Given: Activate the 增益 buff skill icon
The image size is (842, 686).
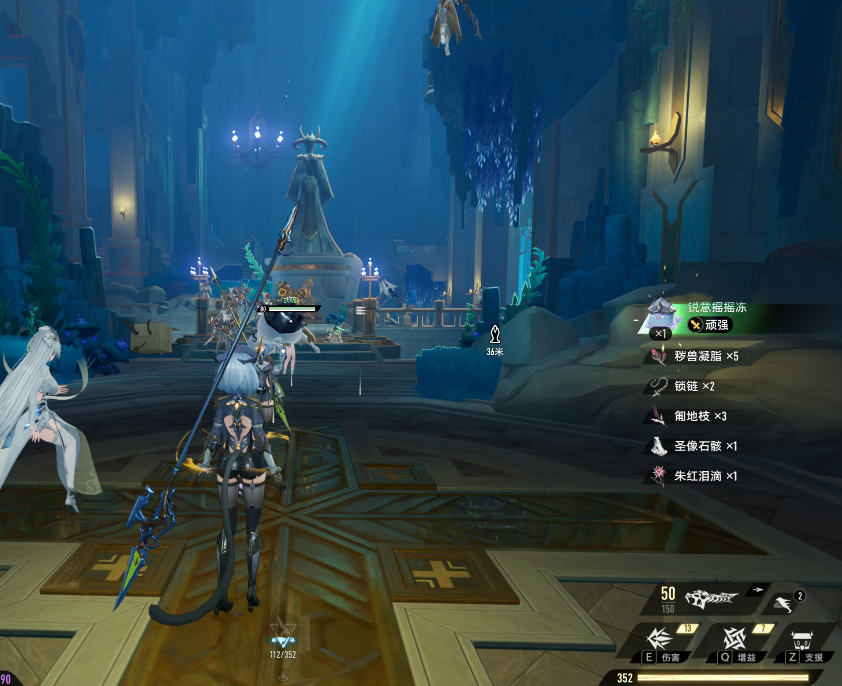Looking at the screenshot, I should click(x=734, y=639).
